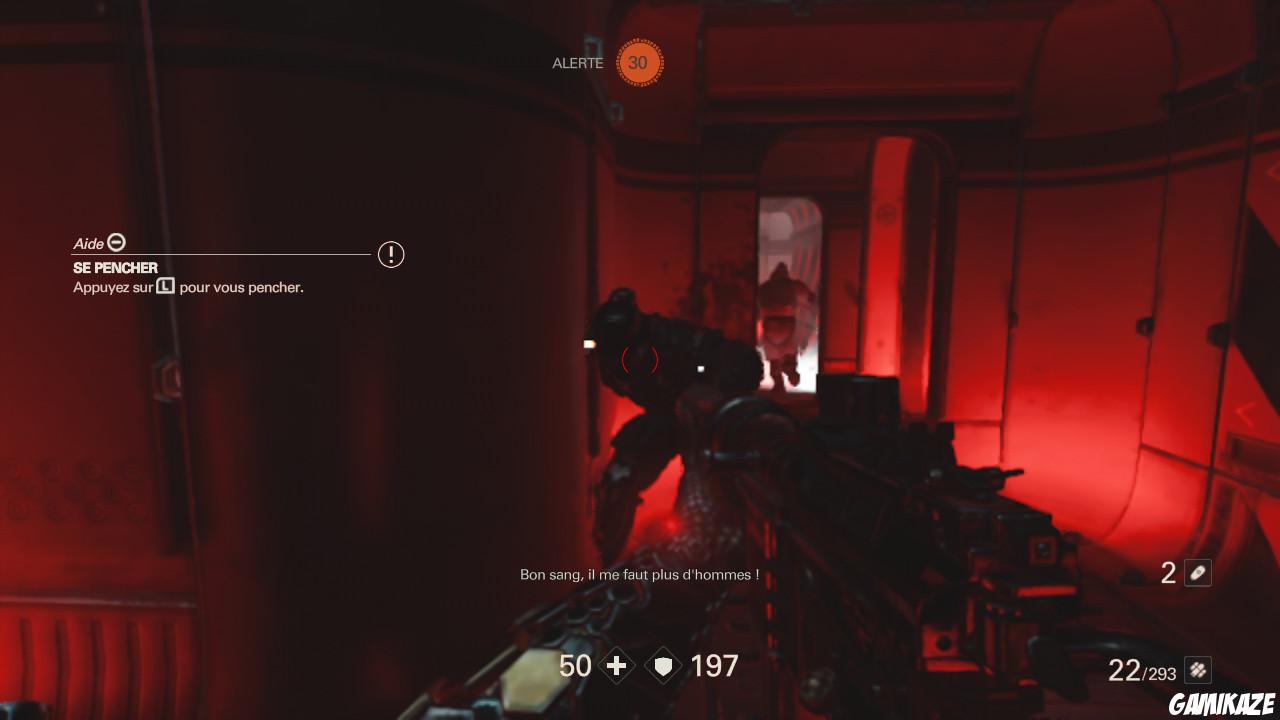Click the grenade icon next to count 2
The width and height of the screenshot is (1280, 720).
1196,572
